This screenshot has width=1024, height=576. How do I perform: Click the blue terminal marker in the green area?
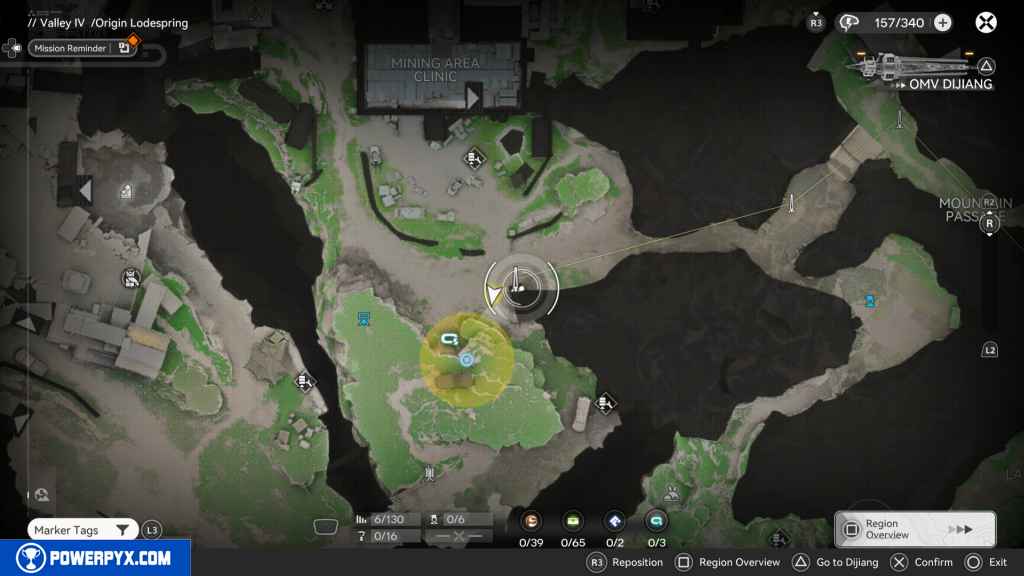click(x=364, y=319)
